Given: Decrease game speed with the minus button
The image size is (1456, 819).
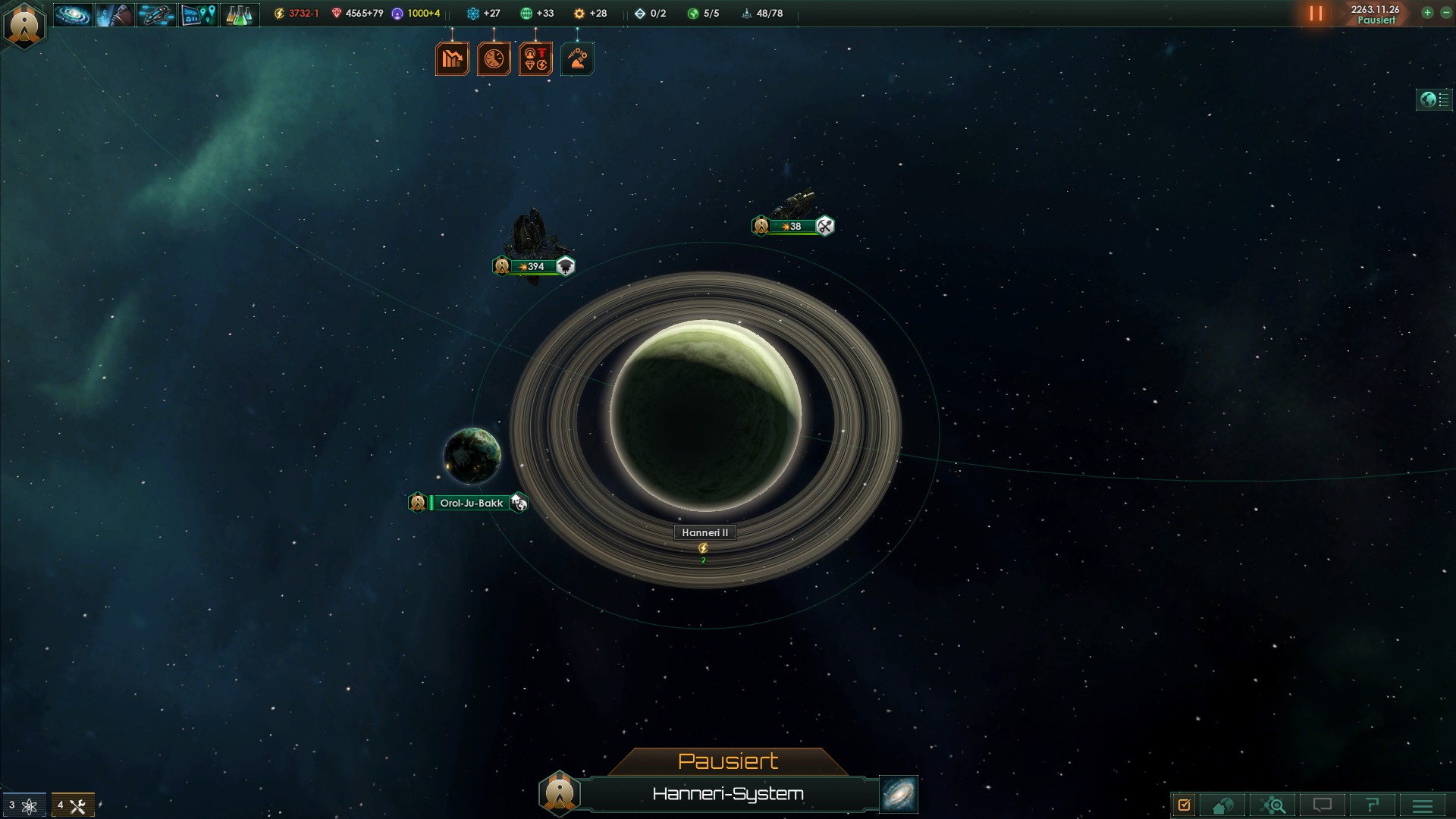Looking at the screenshot, I should (1445, 13).
